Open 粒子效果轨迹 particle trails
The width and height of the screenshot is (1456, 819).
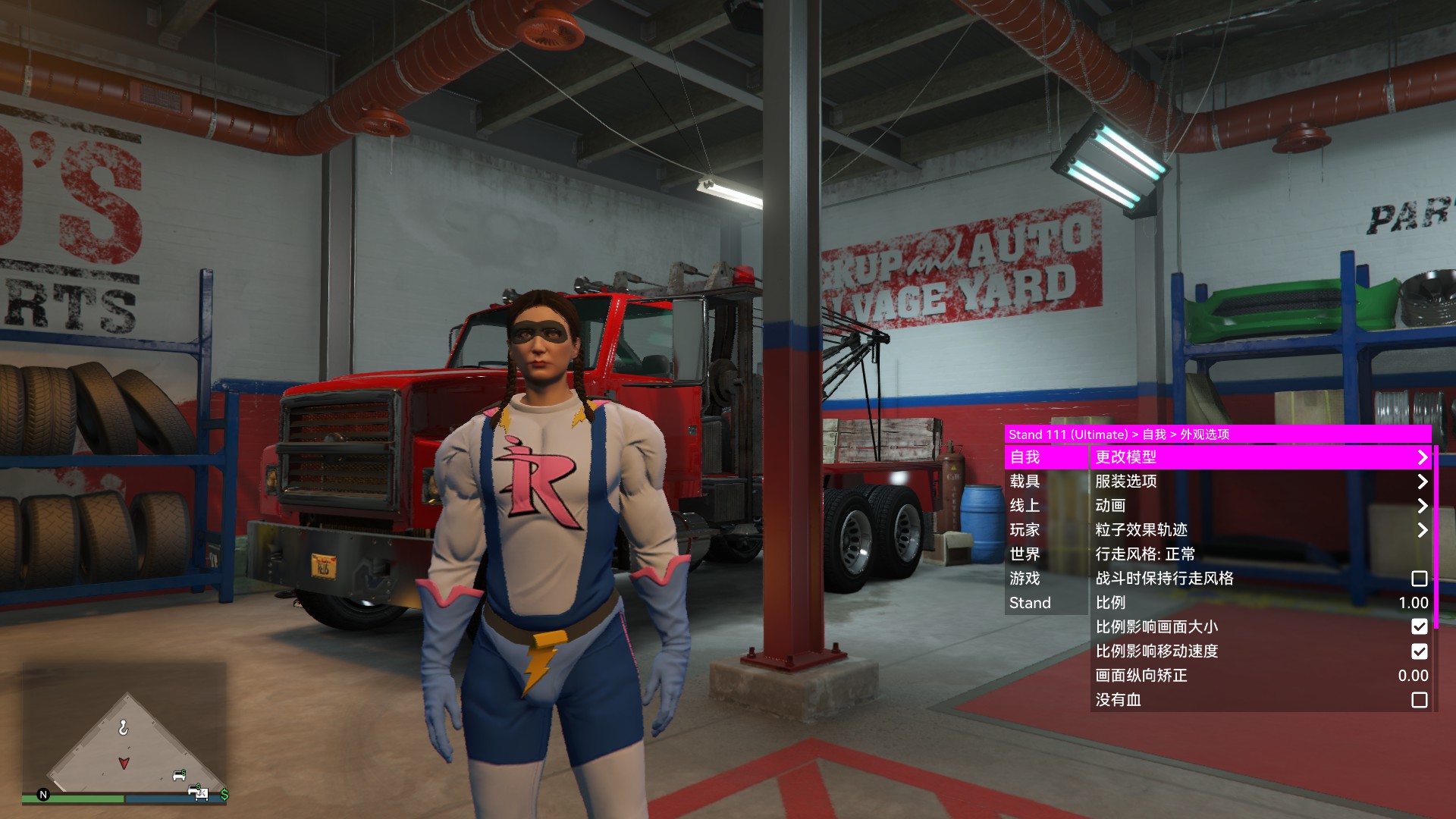coord(1260,530)
